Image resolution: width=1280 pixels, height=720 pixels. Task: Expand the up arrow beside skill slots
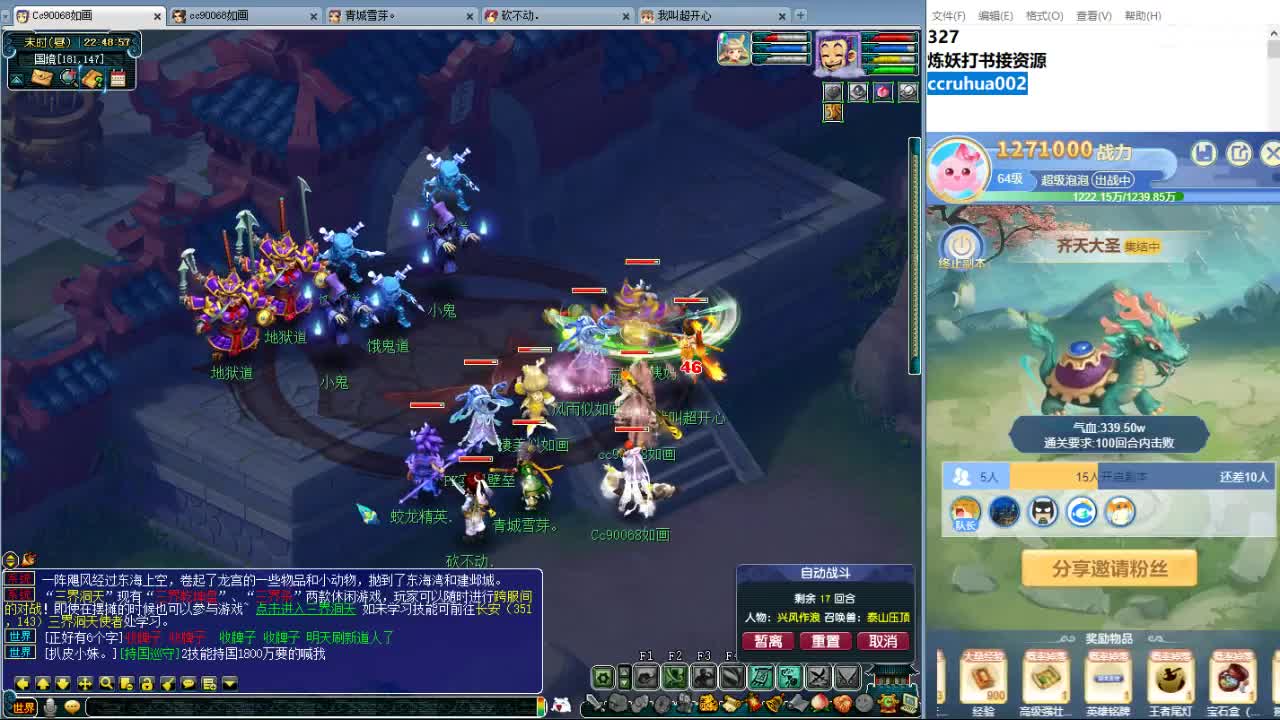(624, 671)
